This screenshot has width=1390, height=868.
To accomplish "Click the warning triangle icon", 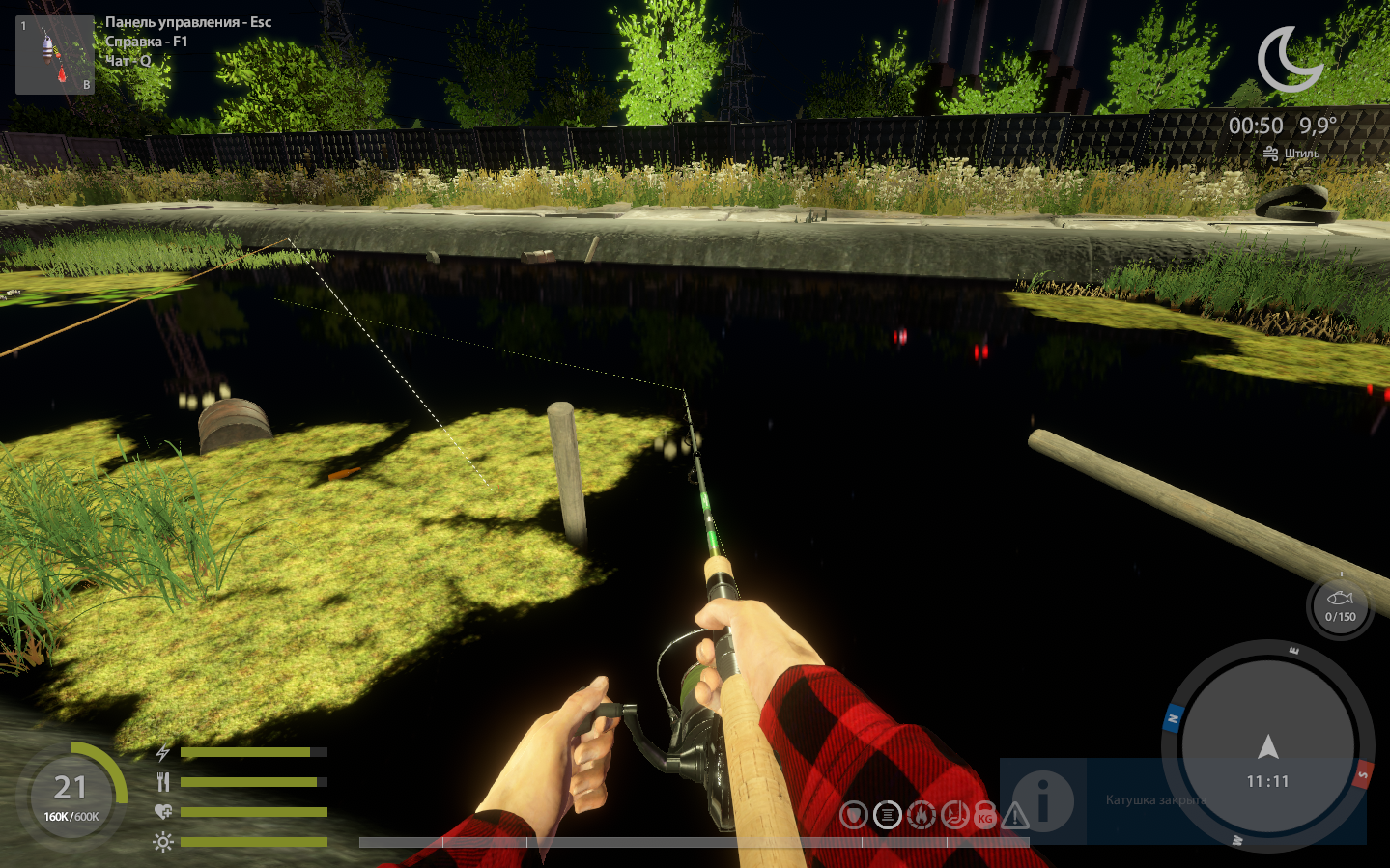I will pos(1015,817).
